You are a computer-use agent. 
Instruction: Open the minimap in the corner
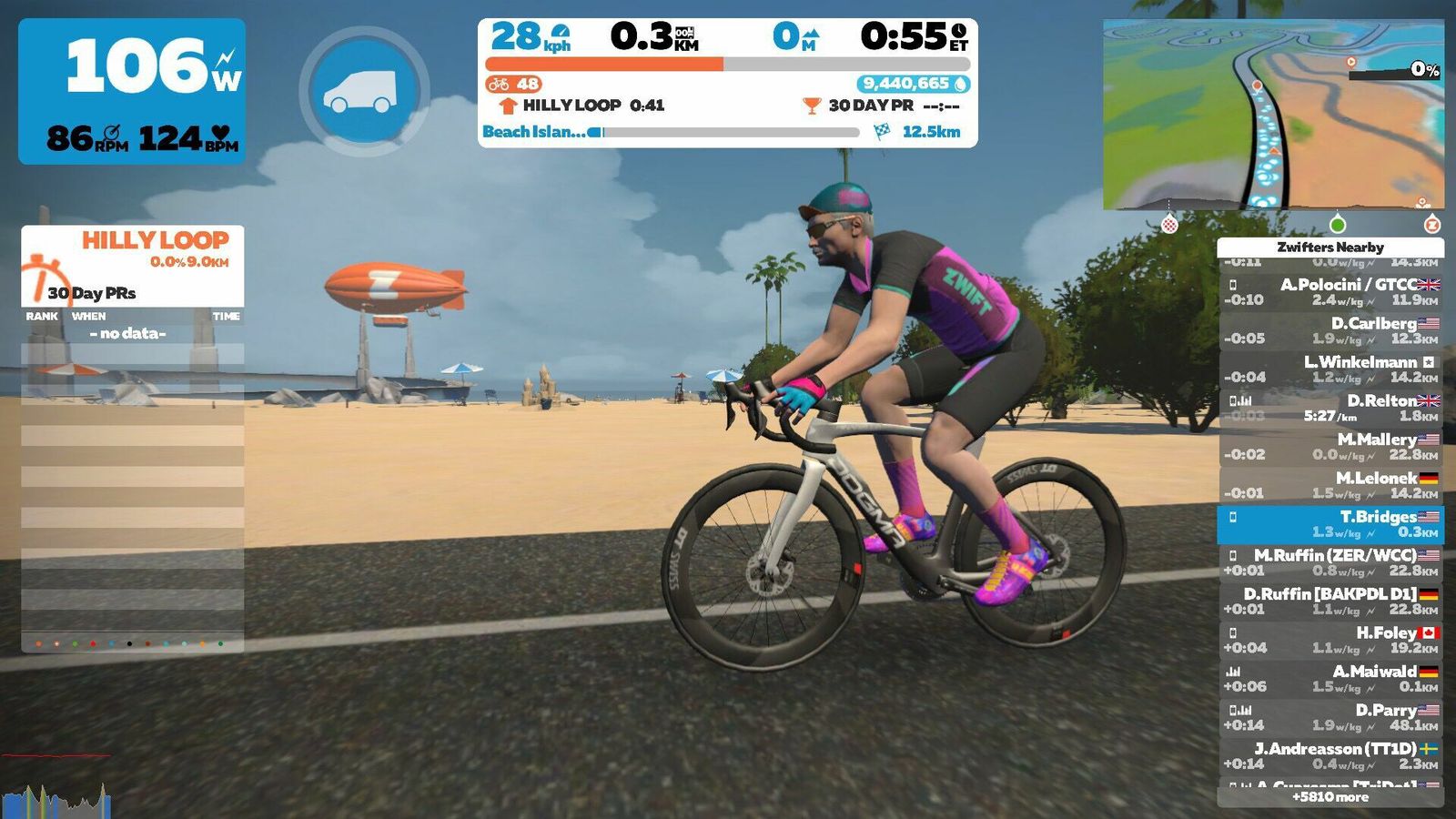[1272, 116]
